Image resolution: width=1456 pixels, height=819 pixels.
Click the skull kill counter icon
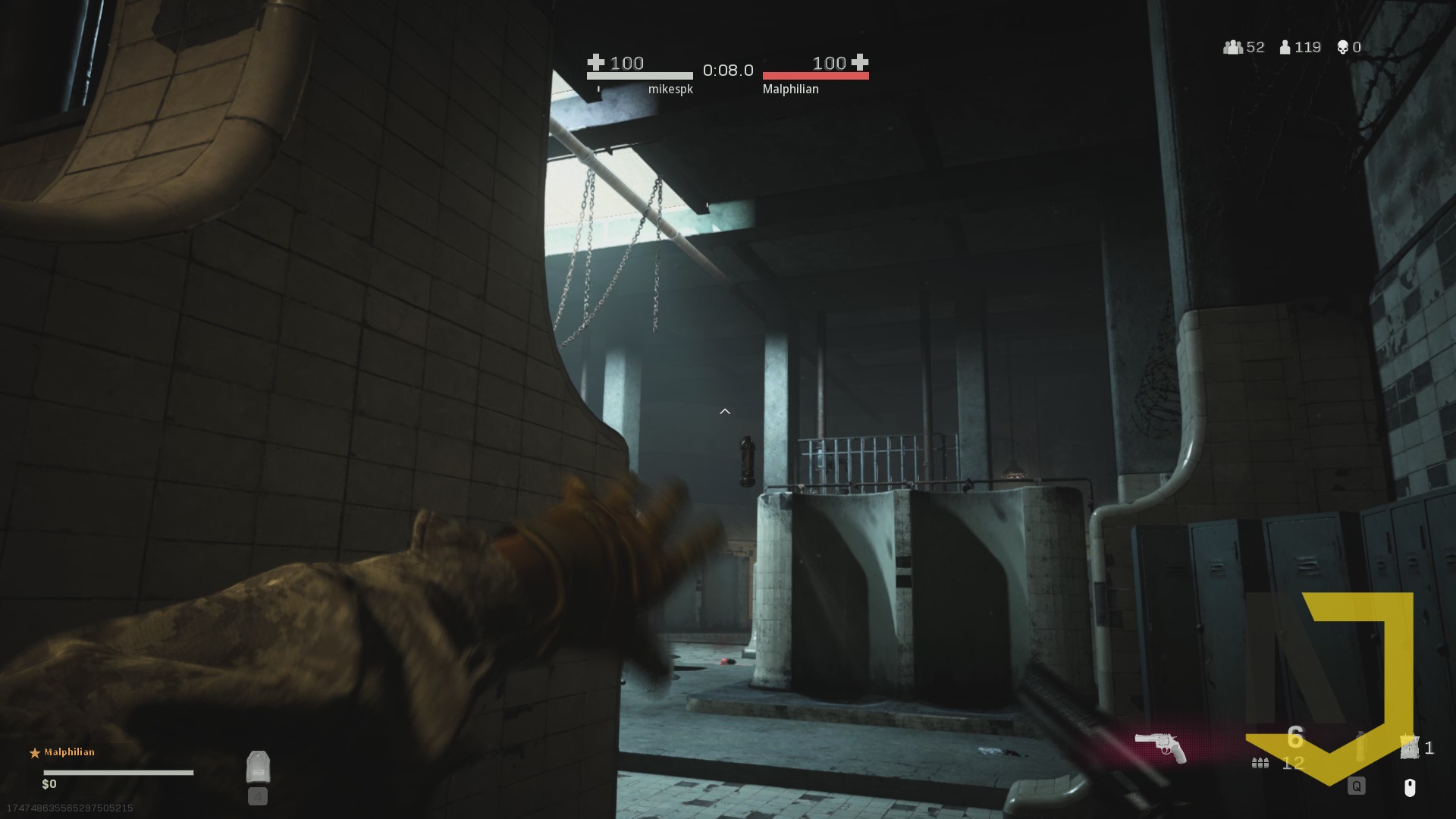pos(1343,47)
